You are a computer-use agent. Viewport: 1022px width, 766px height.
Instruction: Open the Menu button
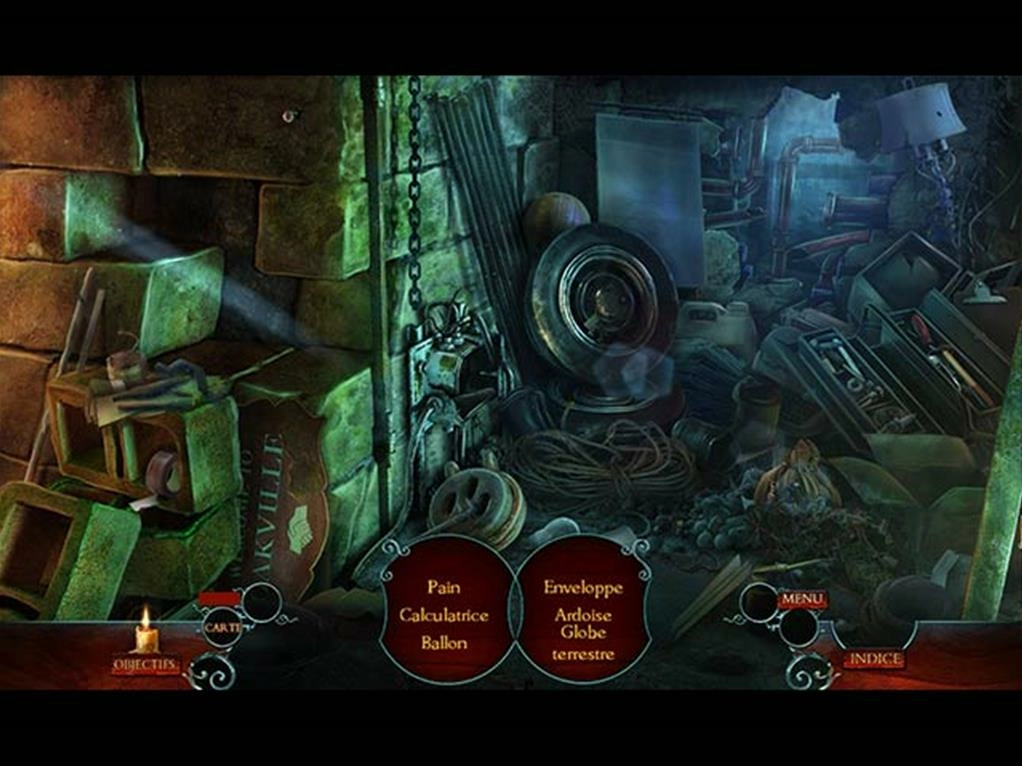click(801, 599)
